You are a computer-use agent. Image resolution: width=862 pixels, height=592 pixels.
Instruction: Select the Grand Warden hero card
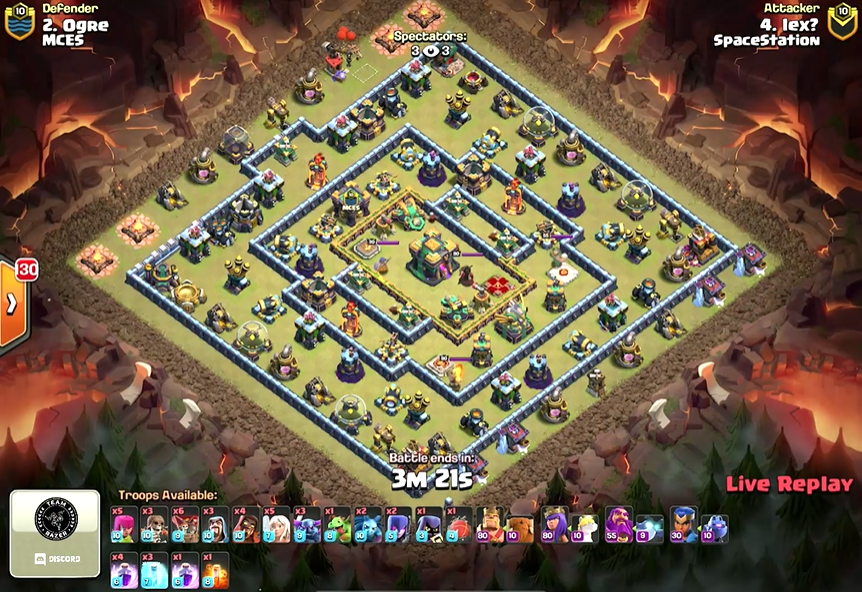click(619, 525)
